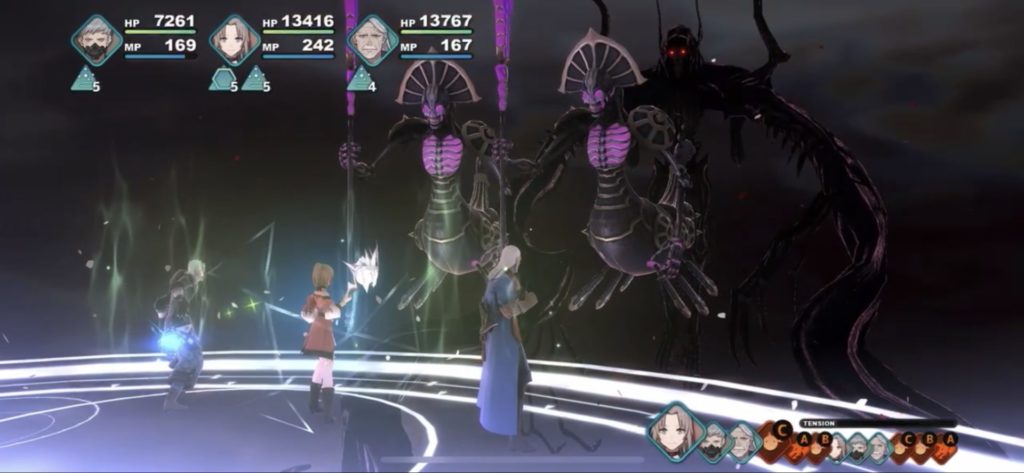Select the masked man's party status portrait

(x=96, y=40)
